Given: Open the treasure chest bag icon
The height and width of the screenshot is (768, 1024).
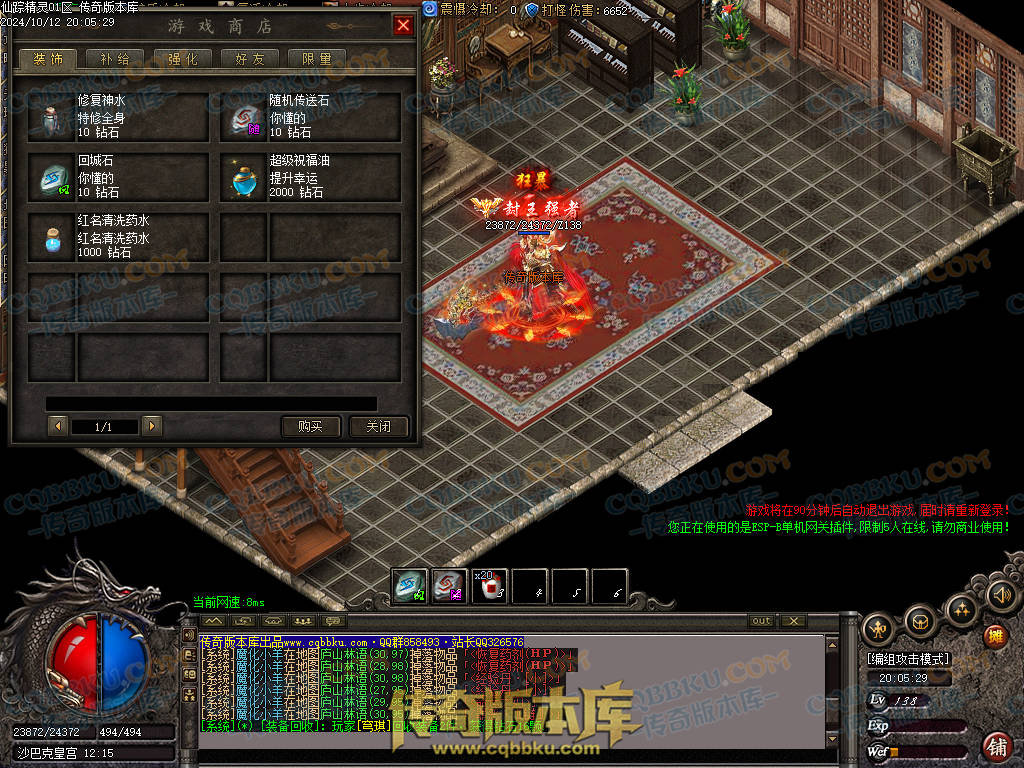Looking at the screenshot, I should [919, 623].
